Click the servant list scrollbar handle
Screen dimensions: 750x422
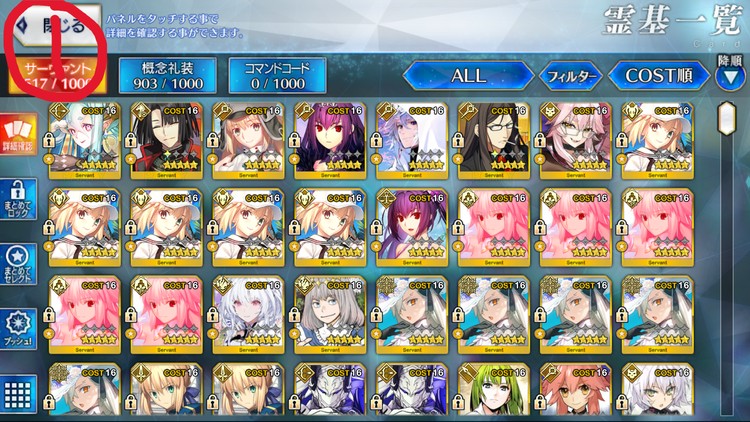tap(729, 120)
